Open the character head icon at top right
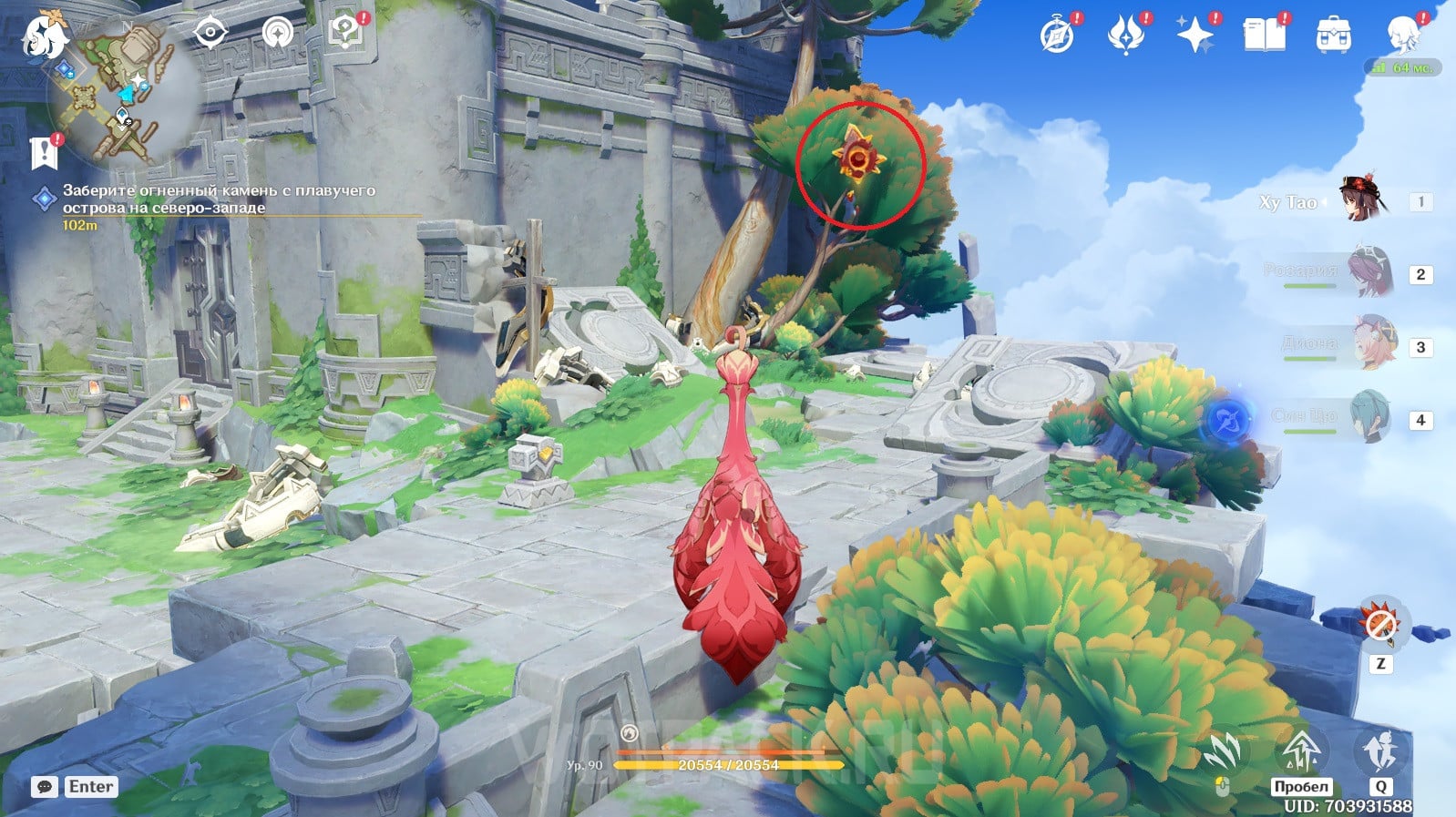Image resolution: width=1456 pixels, height=817 pixels. [1402, 35]
